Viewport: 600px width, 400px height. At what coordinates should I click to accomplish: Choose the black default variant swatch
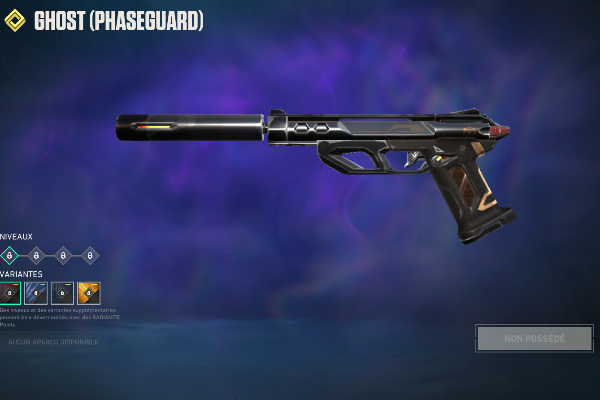click(x=10, y=293)
